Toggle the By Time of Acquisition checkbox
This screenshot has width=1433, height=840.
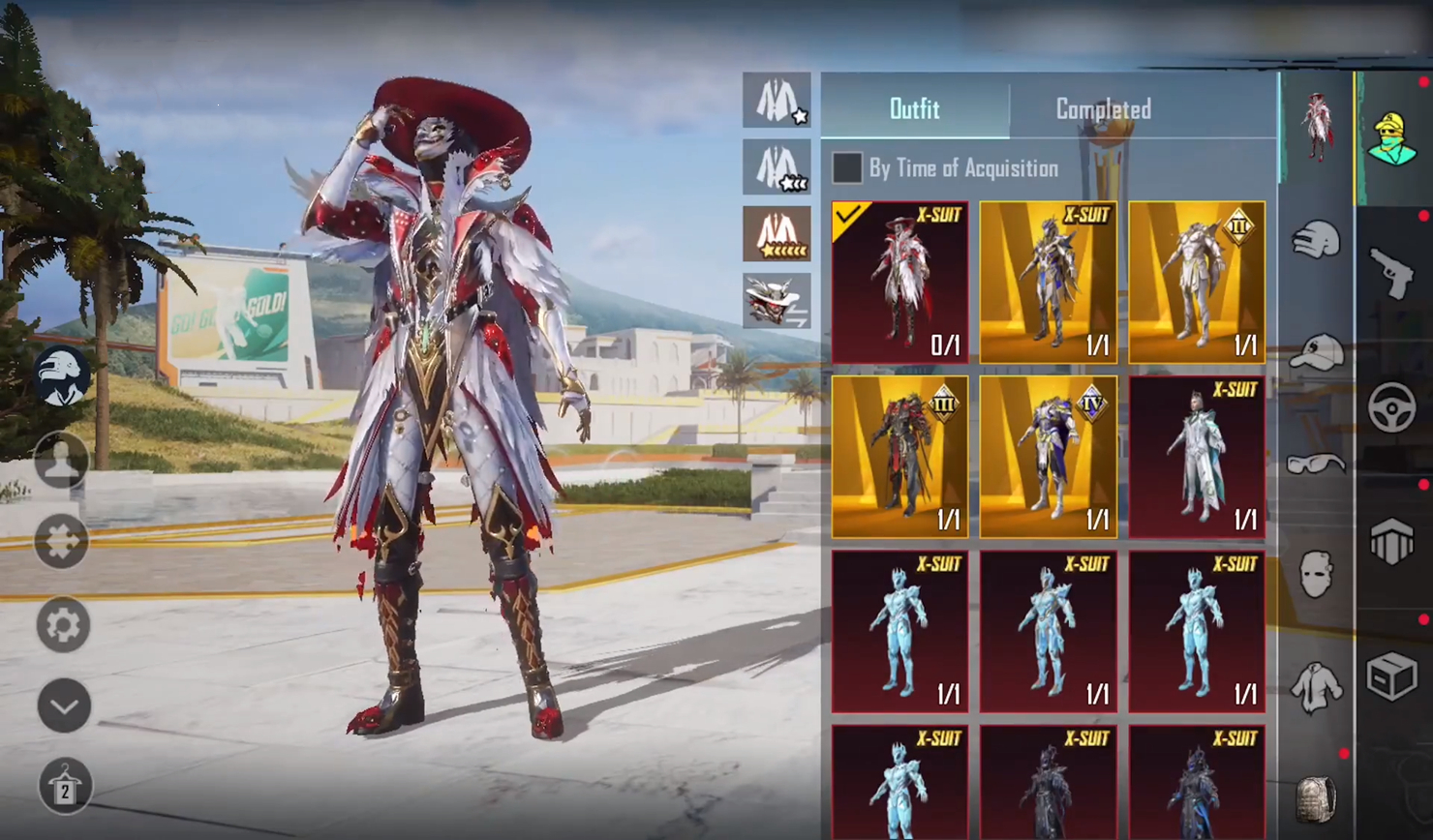(847, 167)
